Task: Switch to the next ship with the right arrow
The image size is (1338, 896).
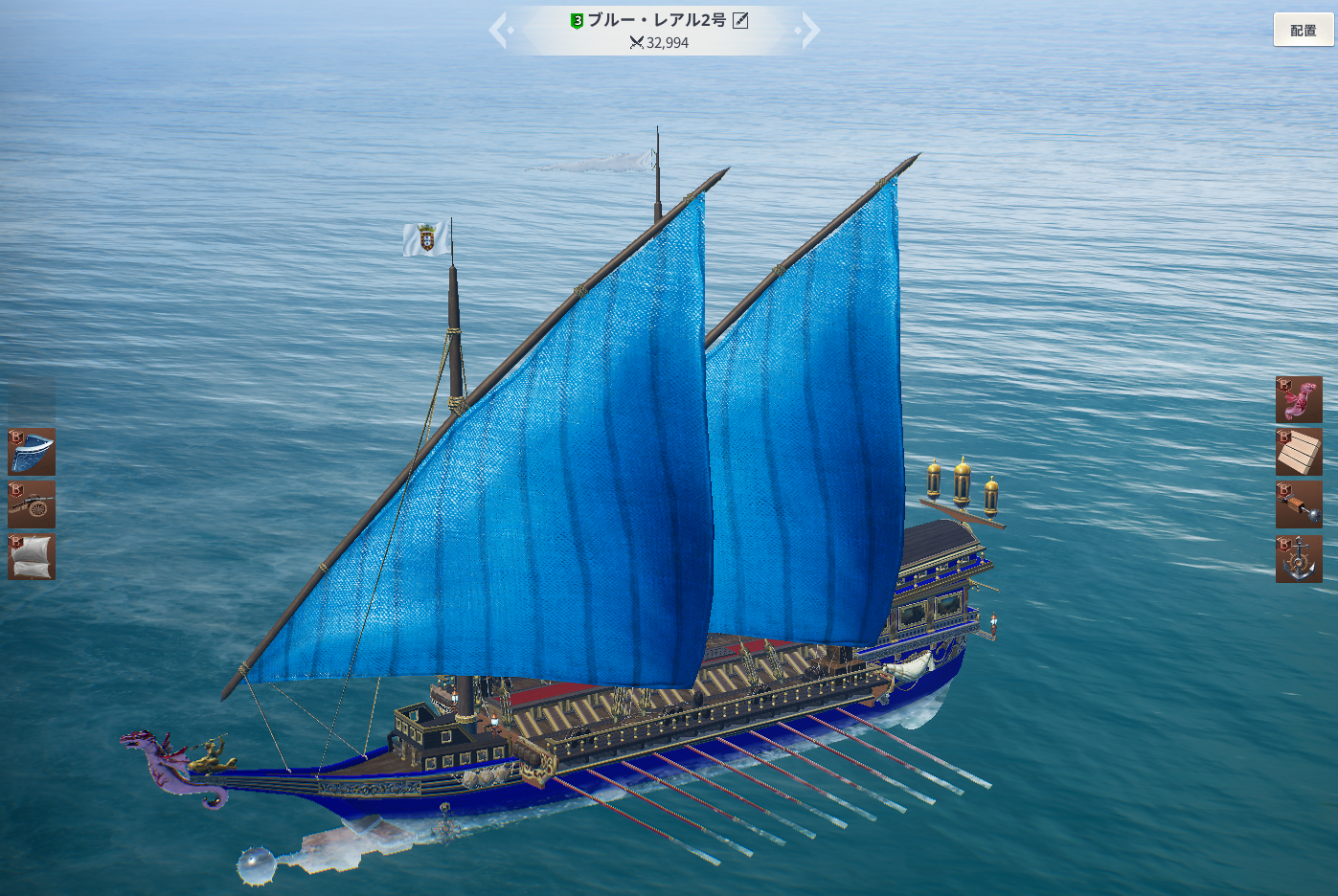Action: (x=809, y=30)
